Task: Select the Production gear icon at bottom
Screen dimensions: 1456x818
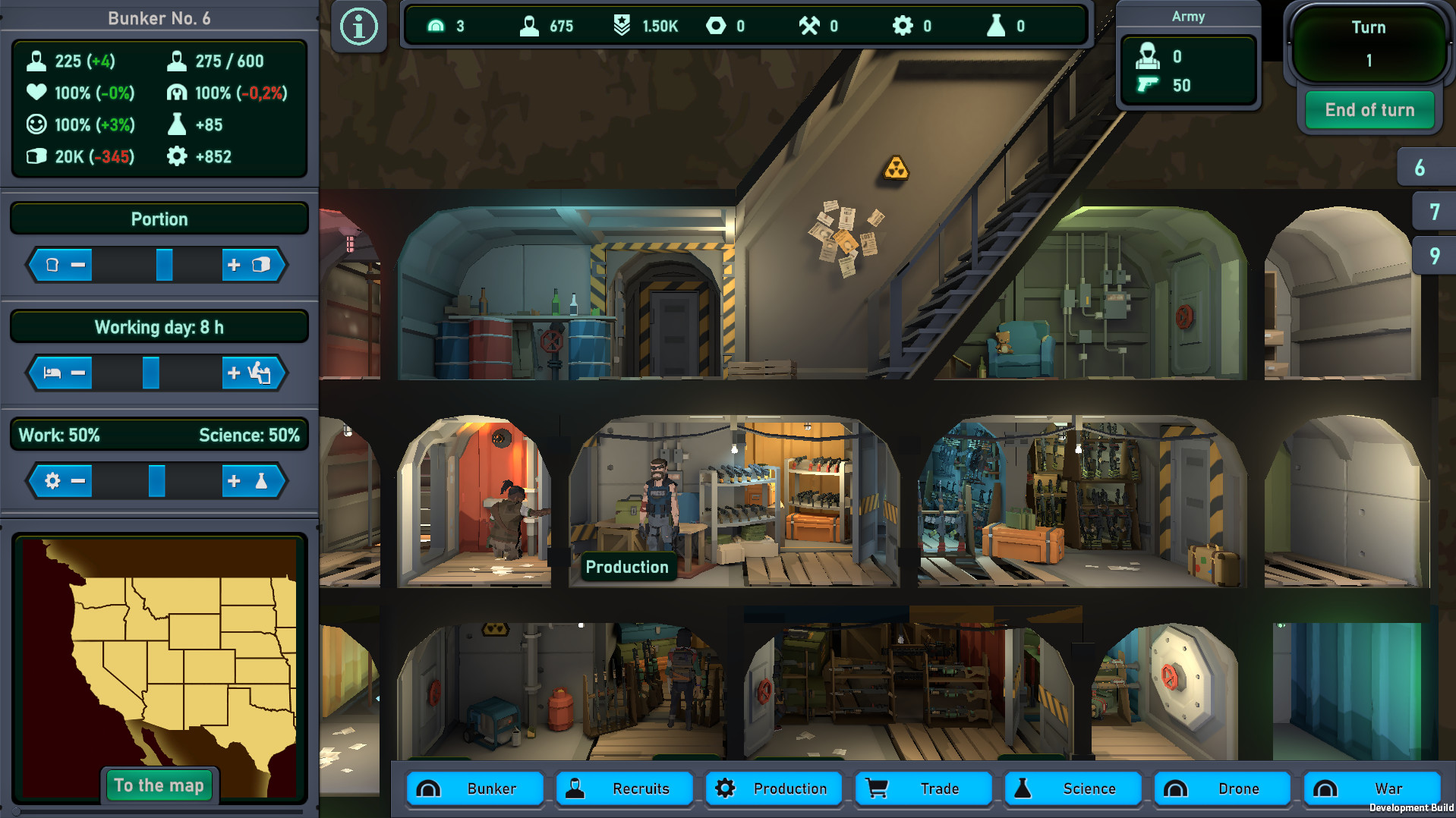Action: 726,788
